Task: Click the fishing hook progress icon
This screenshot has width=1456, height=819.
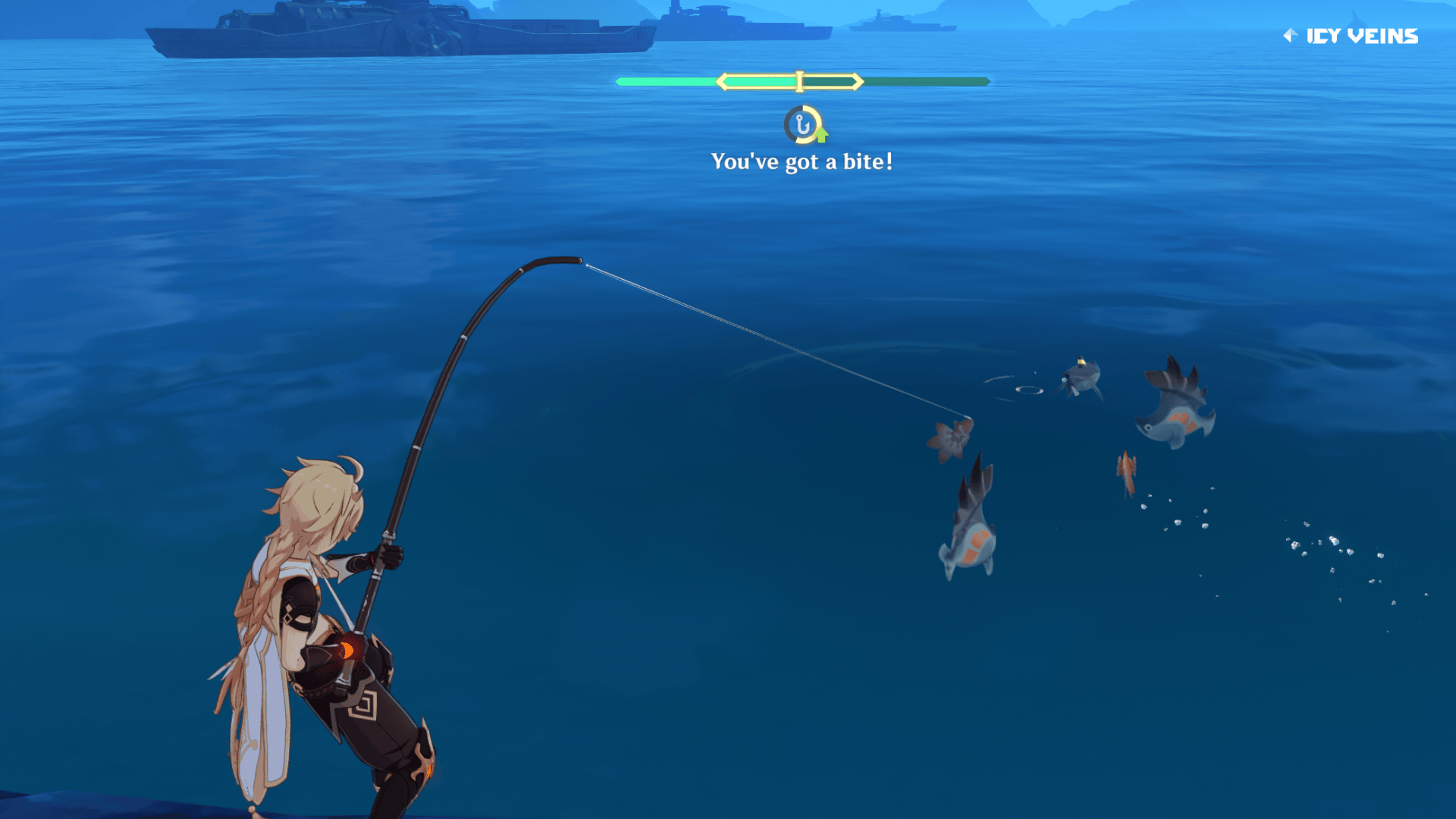Action: coord(803,124)
